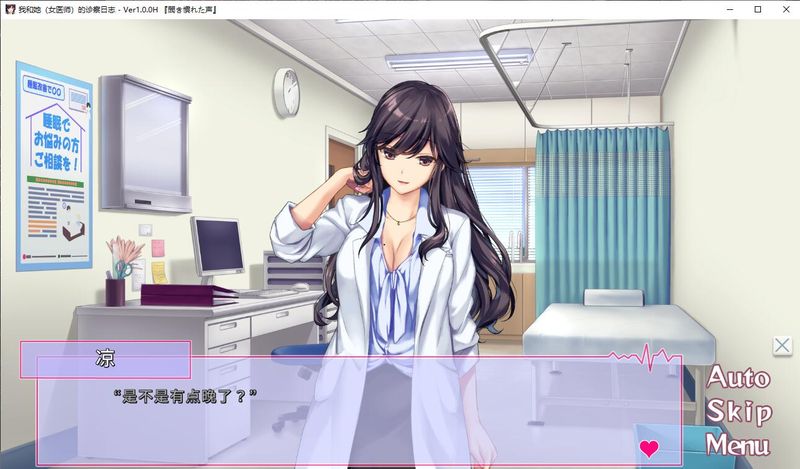Close the game window
Viewport: 800px width, 469px height.
[x=785, y=9]
